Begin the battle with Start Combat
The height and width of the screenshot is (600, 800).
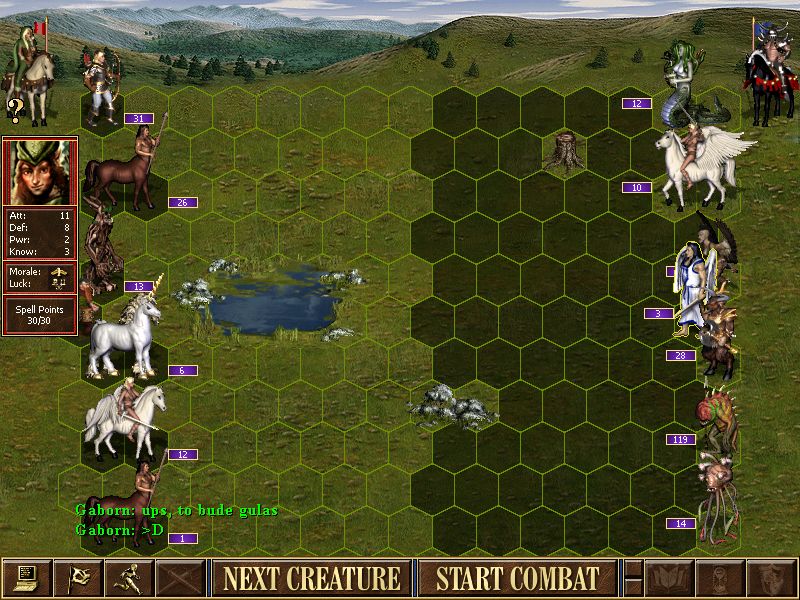pos(517,578)
